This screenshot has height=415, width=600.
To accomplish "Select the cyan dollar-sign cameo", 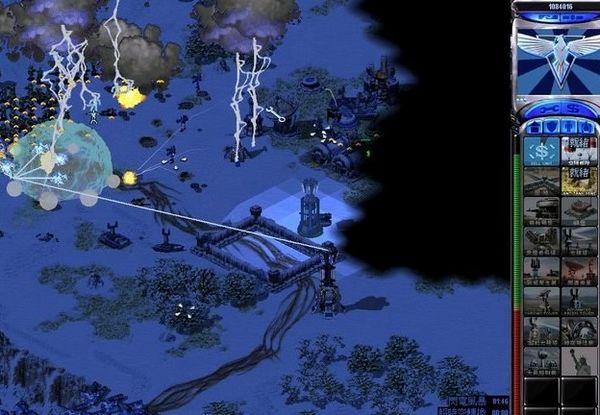I will [541, 151].
